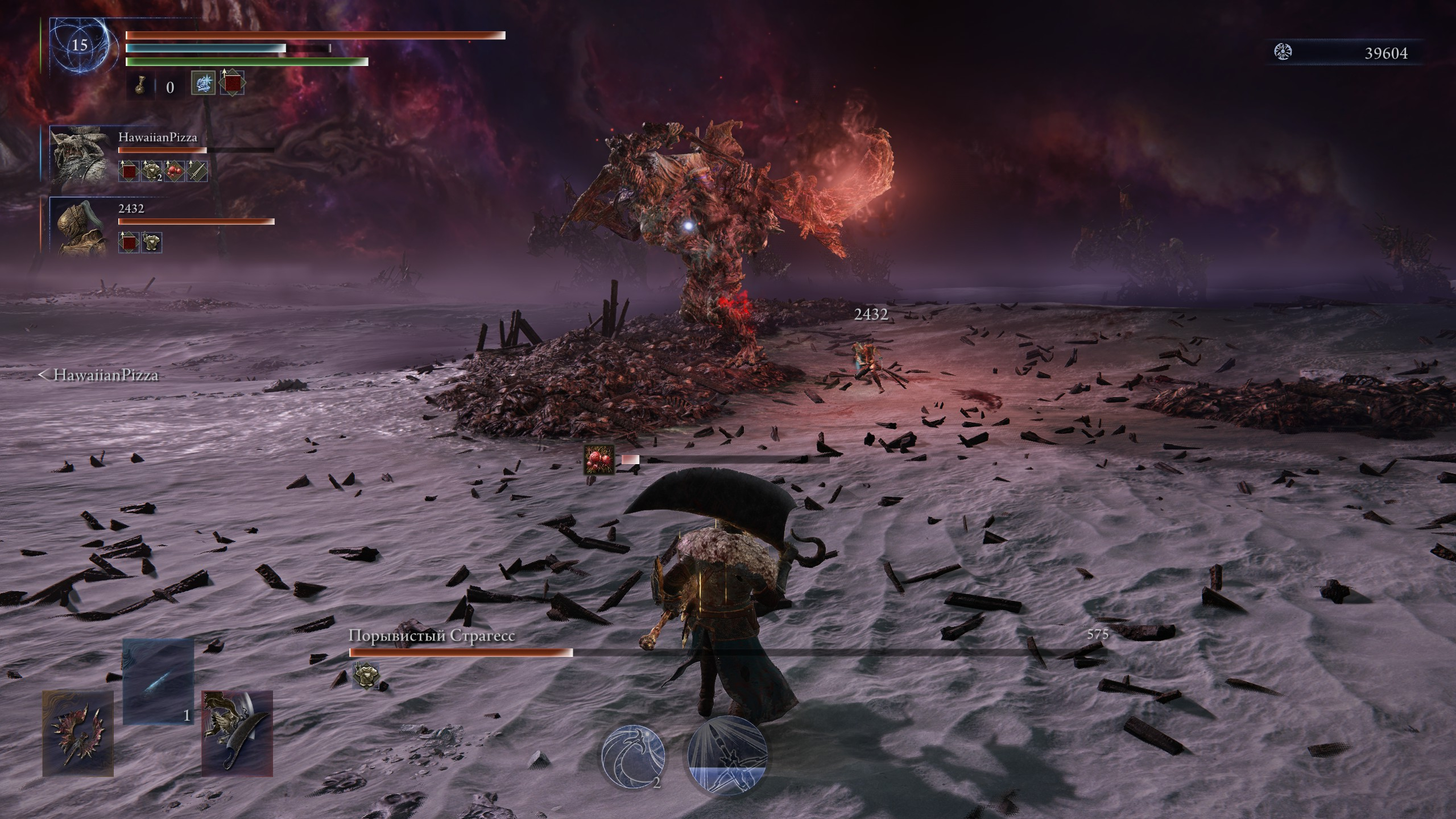Inspect HawaiianPizza's sword attack buff icon
The width and height of the screenshot is (1456, 819).
197,171
